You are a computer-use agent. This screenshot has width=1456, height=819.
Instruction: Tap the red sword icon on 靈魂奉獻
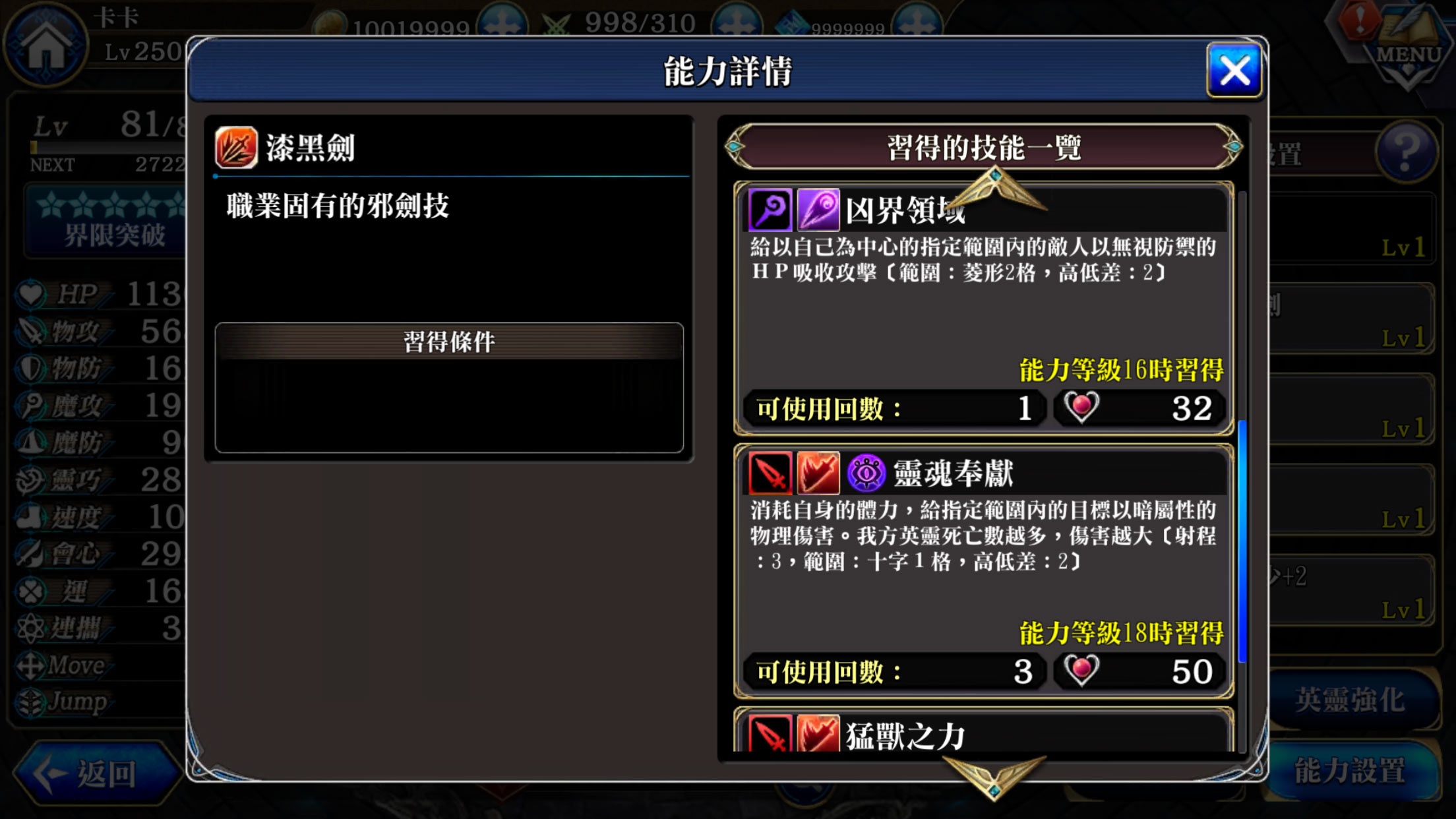click(x=770, y=473)
